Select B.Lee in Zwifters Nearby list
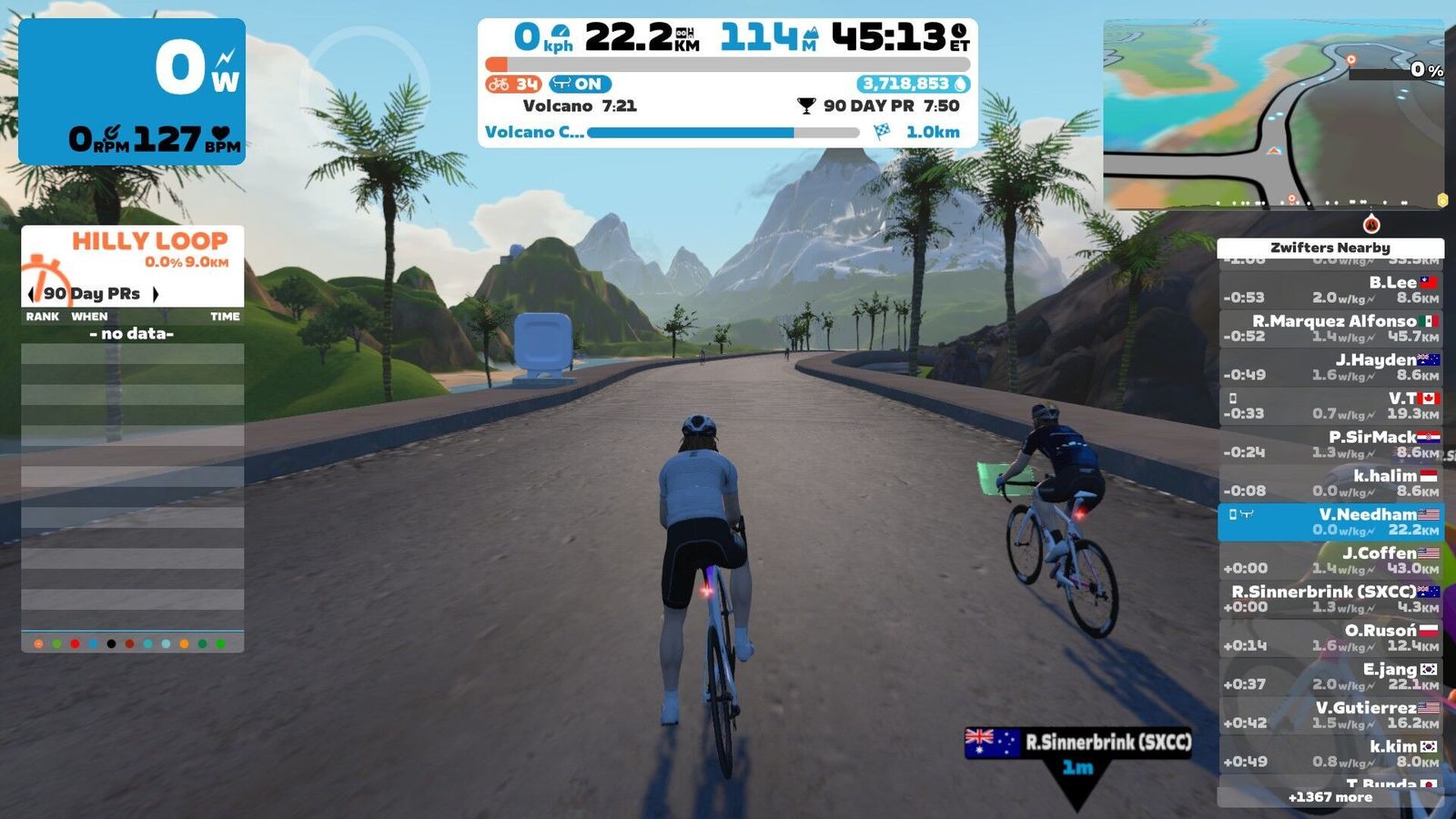This screenshot has height=819, width=1456. point(1330,290)
